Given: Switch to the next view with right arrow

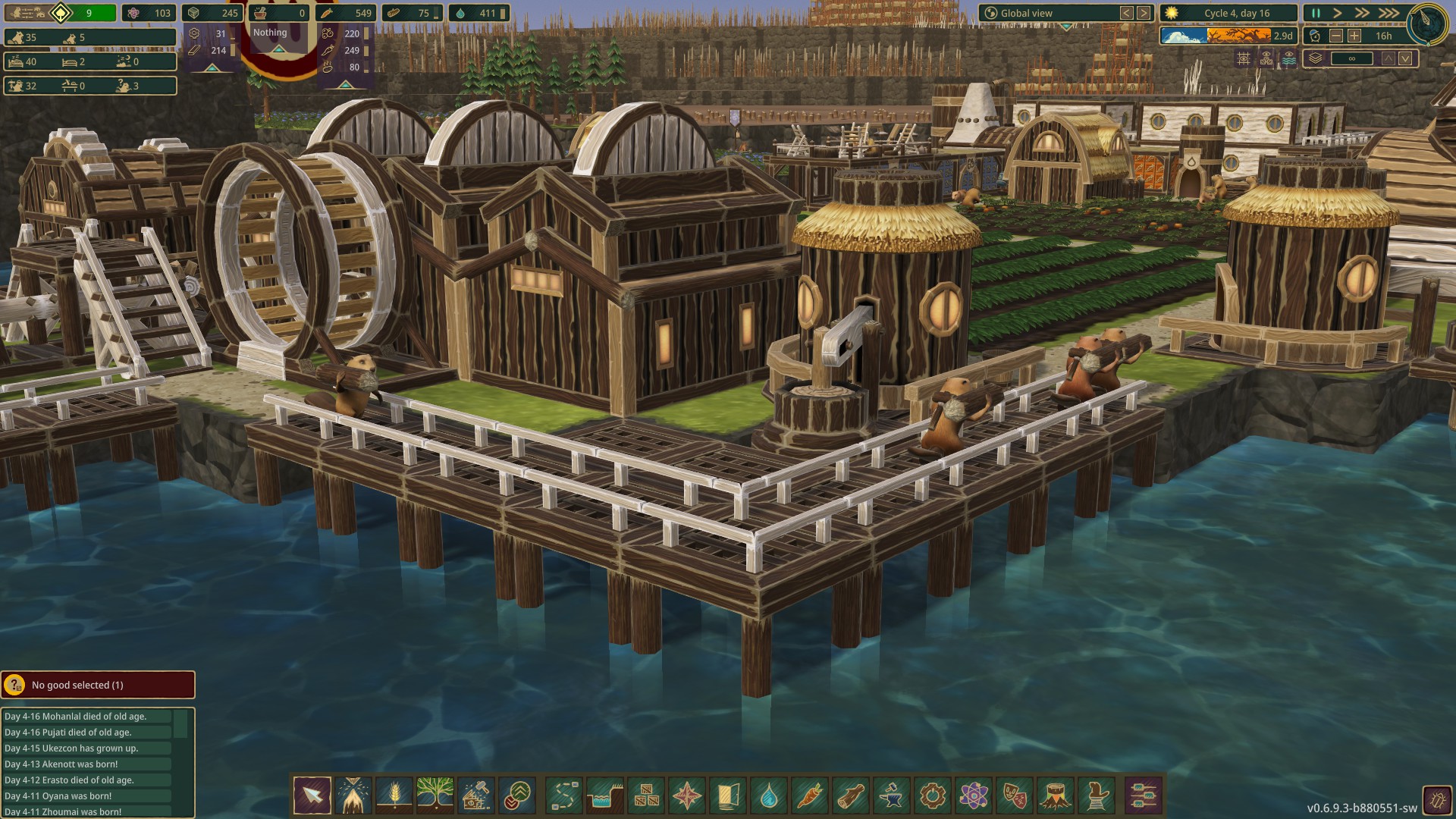Looking at the screenshot, I should [x=1144, y=12].
